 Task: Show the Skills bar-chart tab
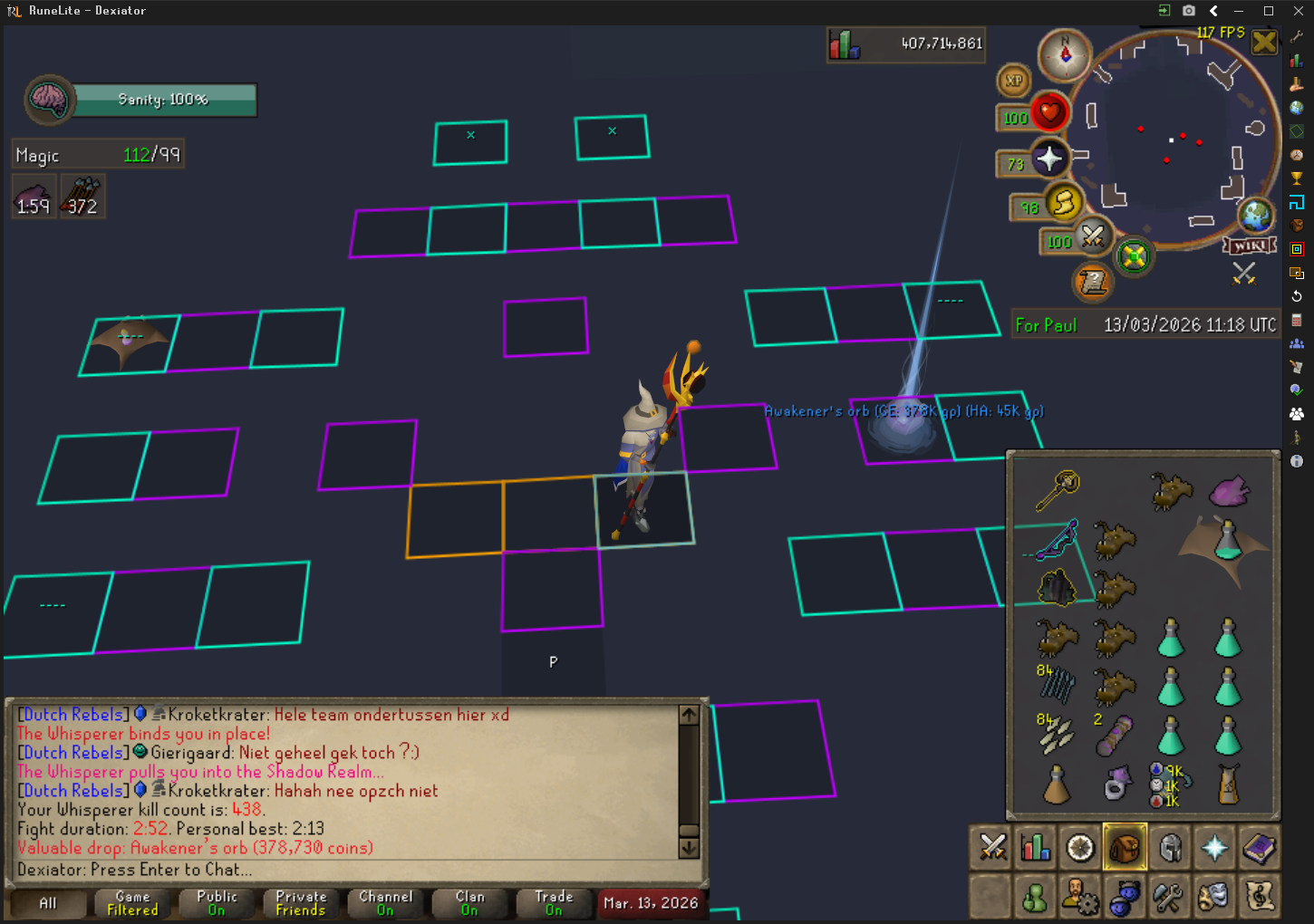pos(1036,848)
